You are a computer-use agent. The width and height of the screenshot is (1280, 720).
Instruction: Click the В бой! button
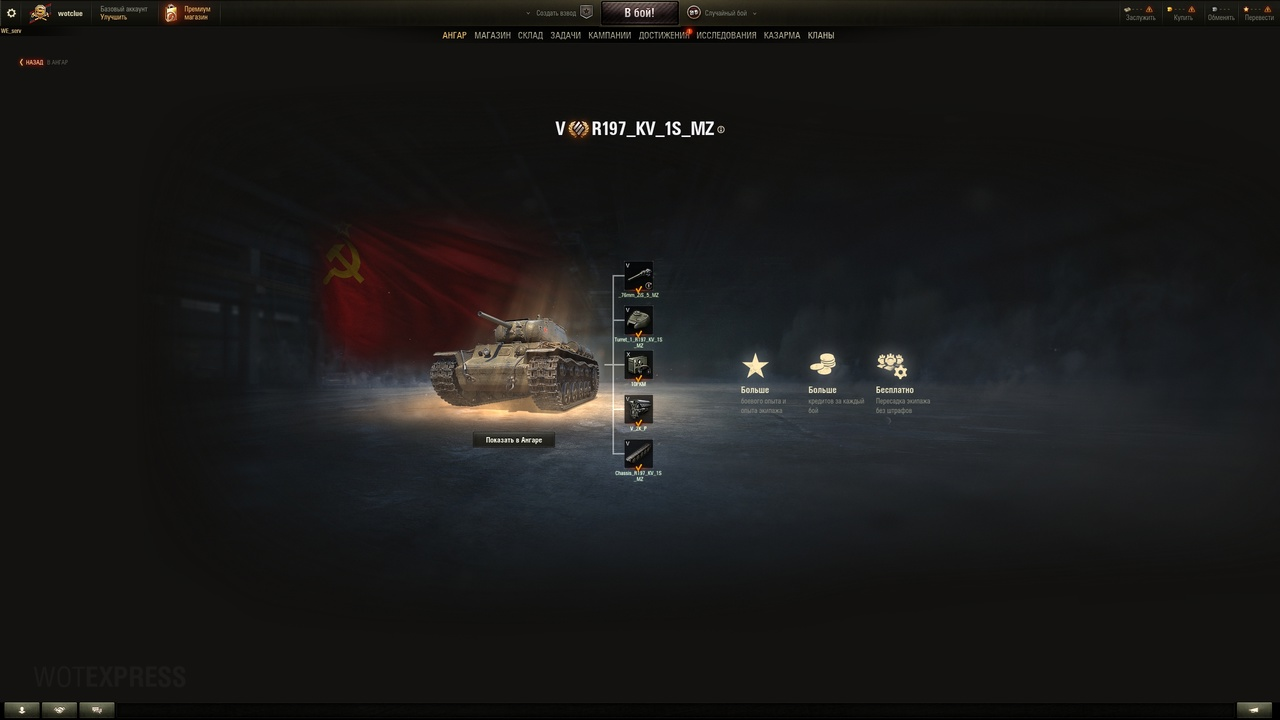[639, 13]
